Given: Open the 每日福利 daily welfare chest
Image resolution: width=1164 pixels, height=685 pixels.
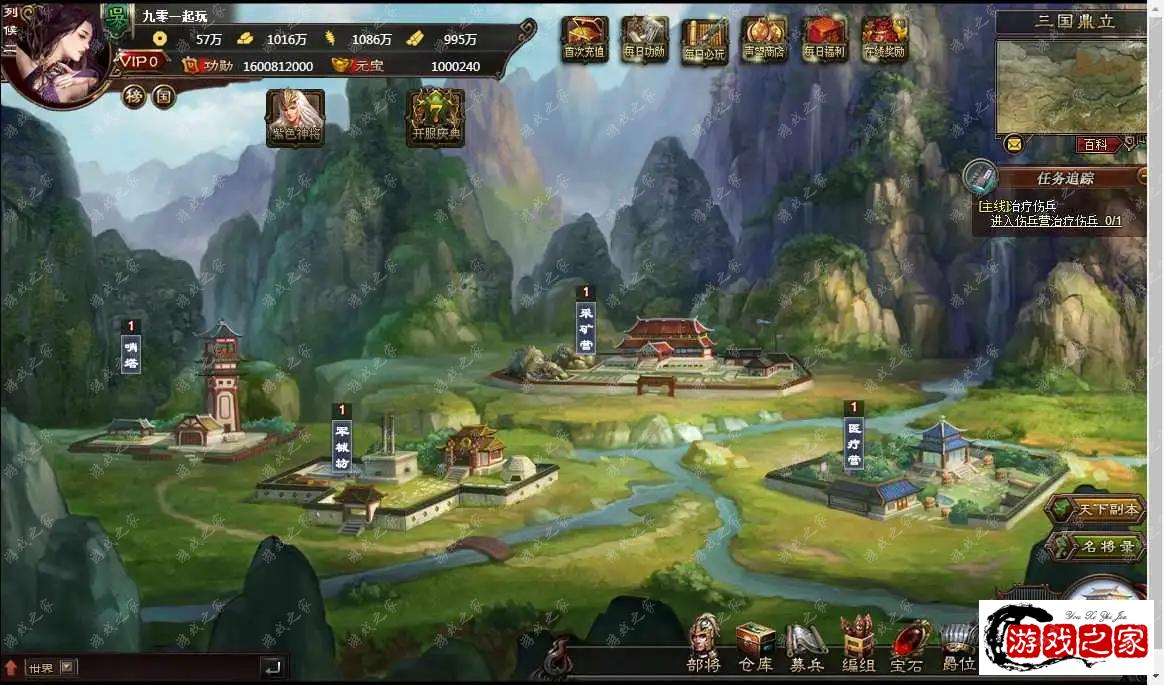Looking at the screenshot, I should pos(824,40).
